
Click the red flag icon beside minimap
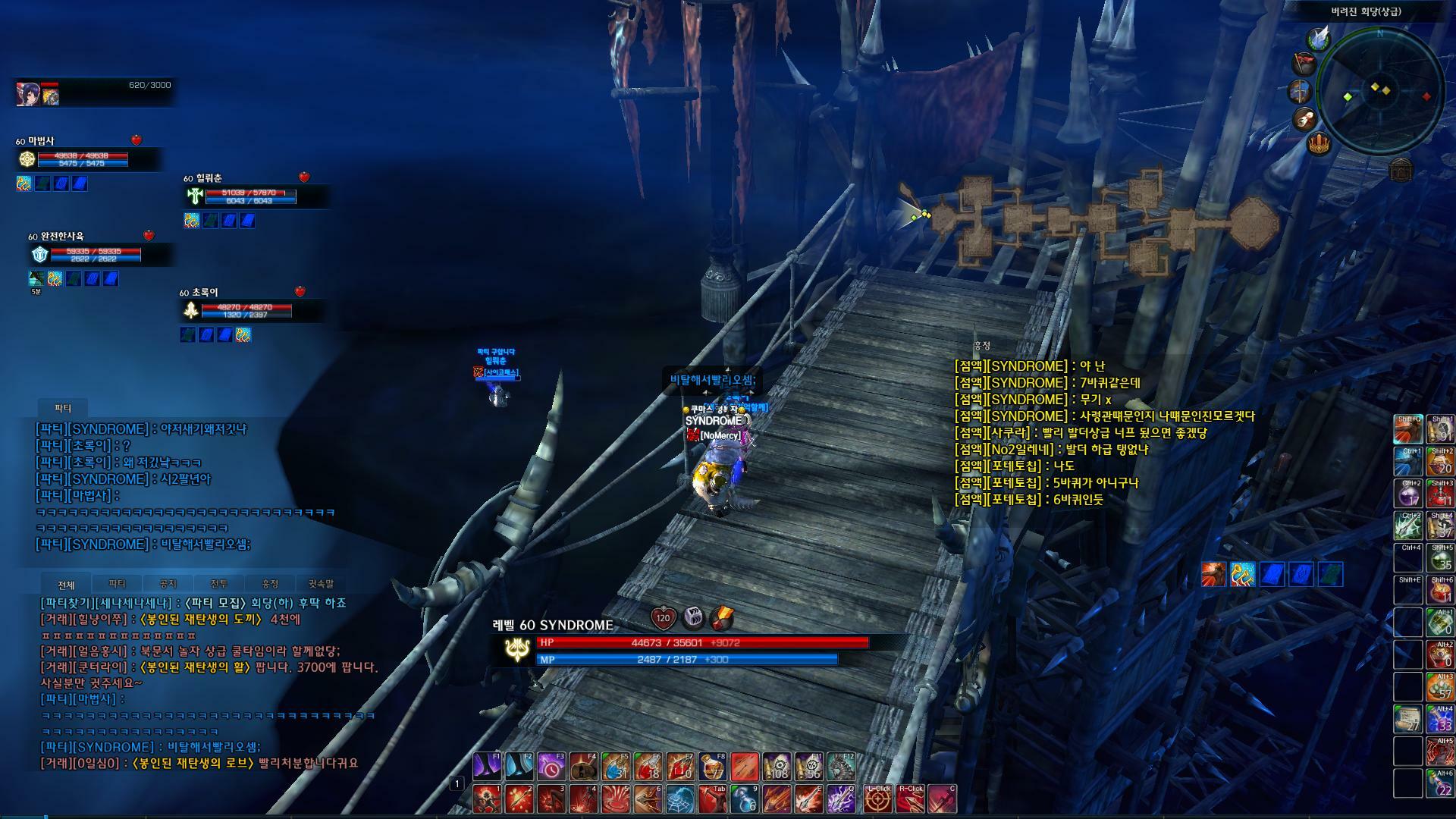(1304, 64)
